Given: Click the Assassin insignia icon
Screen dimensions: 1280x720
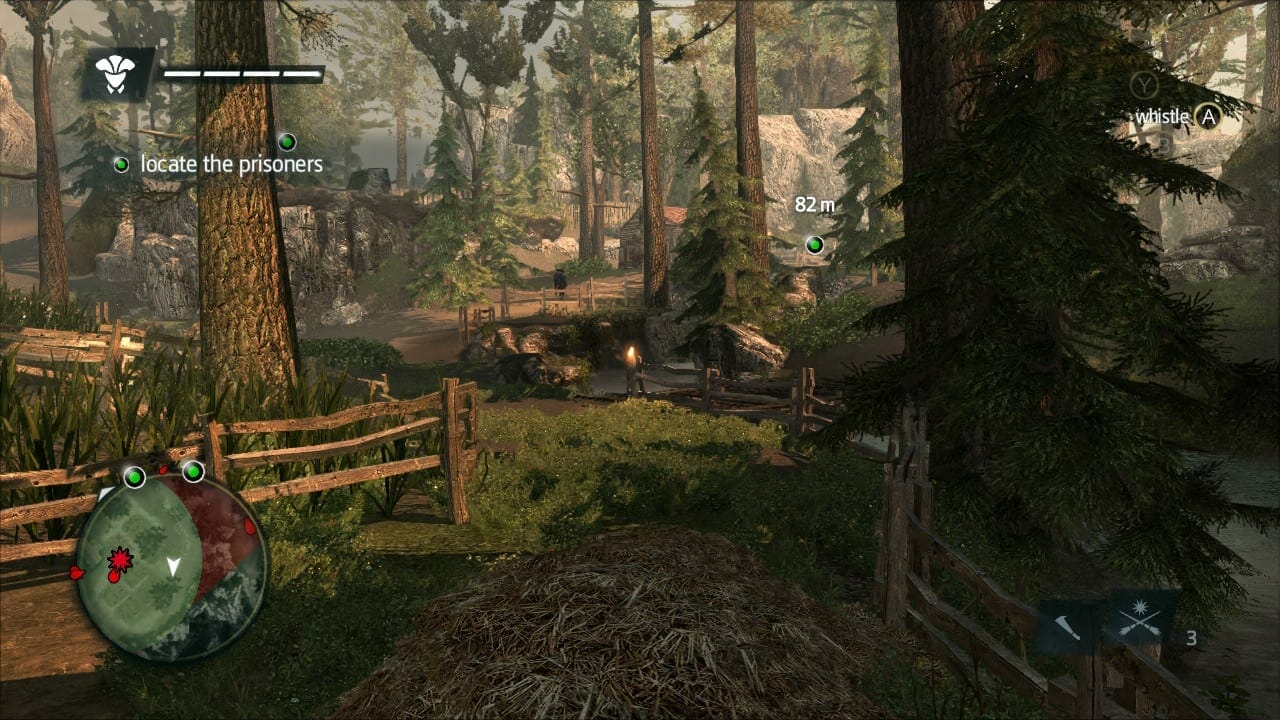Looking at the screenshot, I should [116, 74].
